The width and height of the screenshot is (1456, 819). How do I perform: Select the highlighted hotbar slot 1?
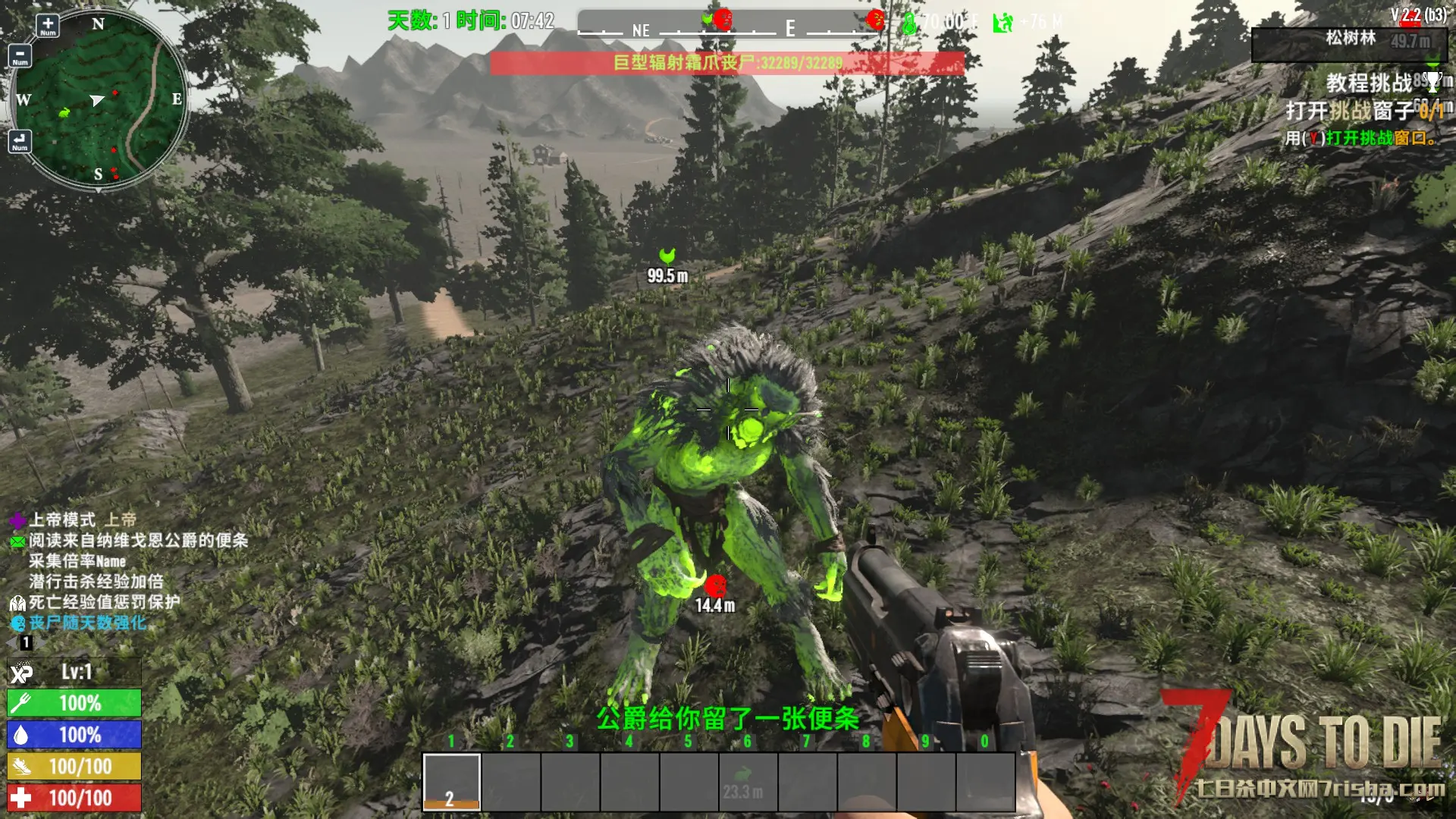coord(451,781)
